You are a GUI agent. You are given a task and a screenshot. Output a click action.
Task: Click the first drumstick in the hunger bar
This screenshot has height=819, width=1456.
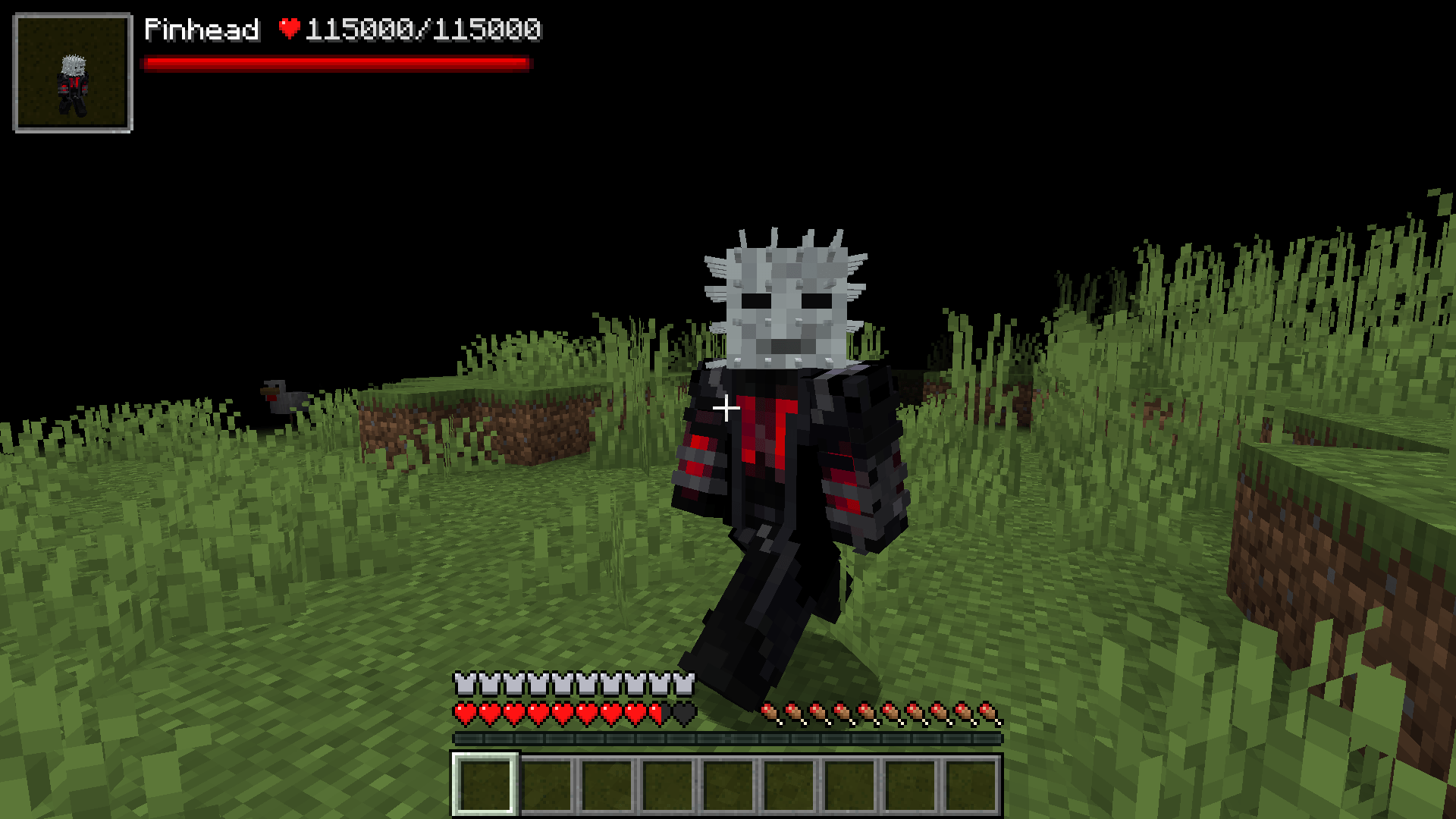point(770,714)
